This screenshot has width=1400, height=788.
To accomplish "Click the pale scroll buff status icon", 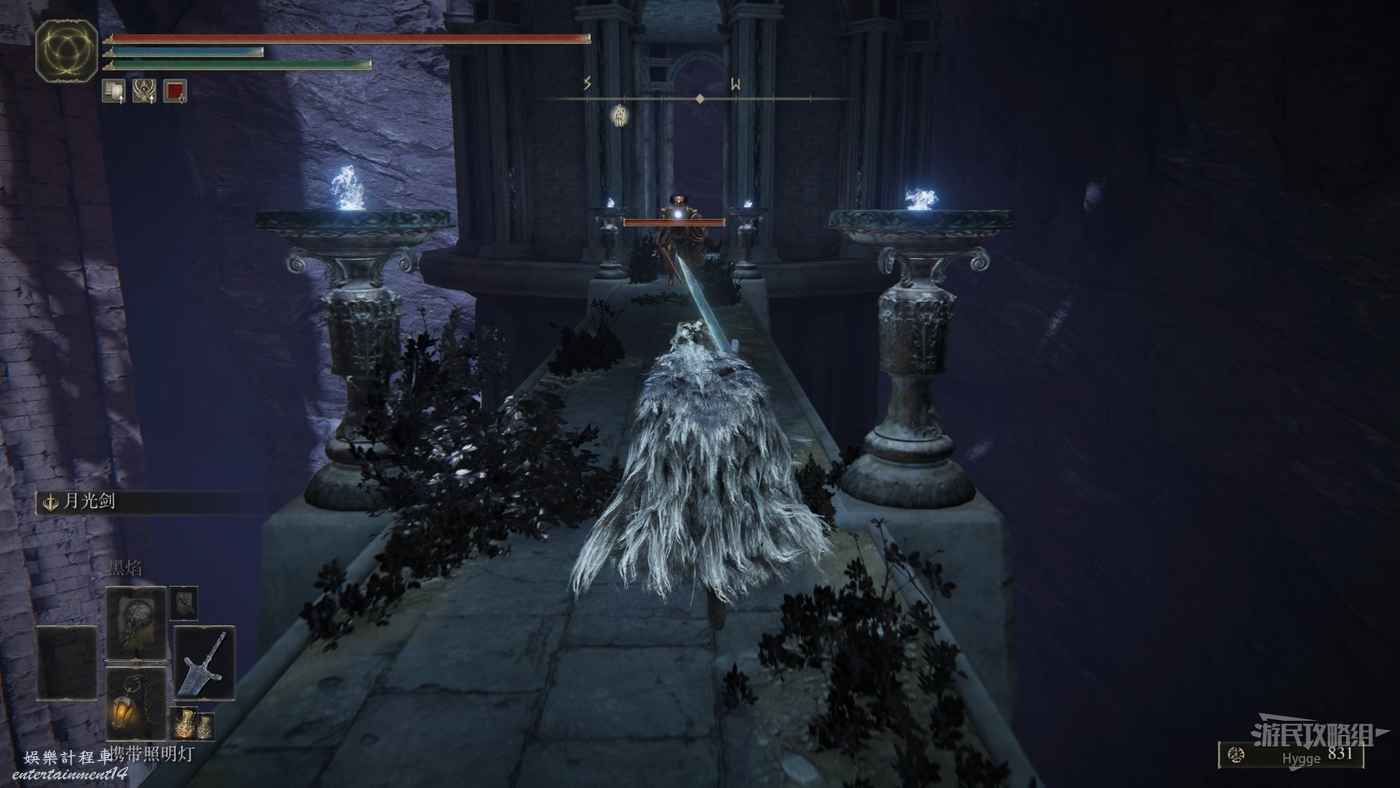I will (x=113, y=91).
